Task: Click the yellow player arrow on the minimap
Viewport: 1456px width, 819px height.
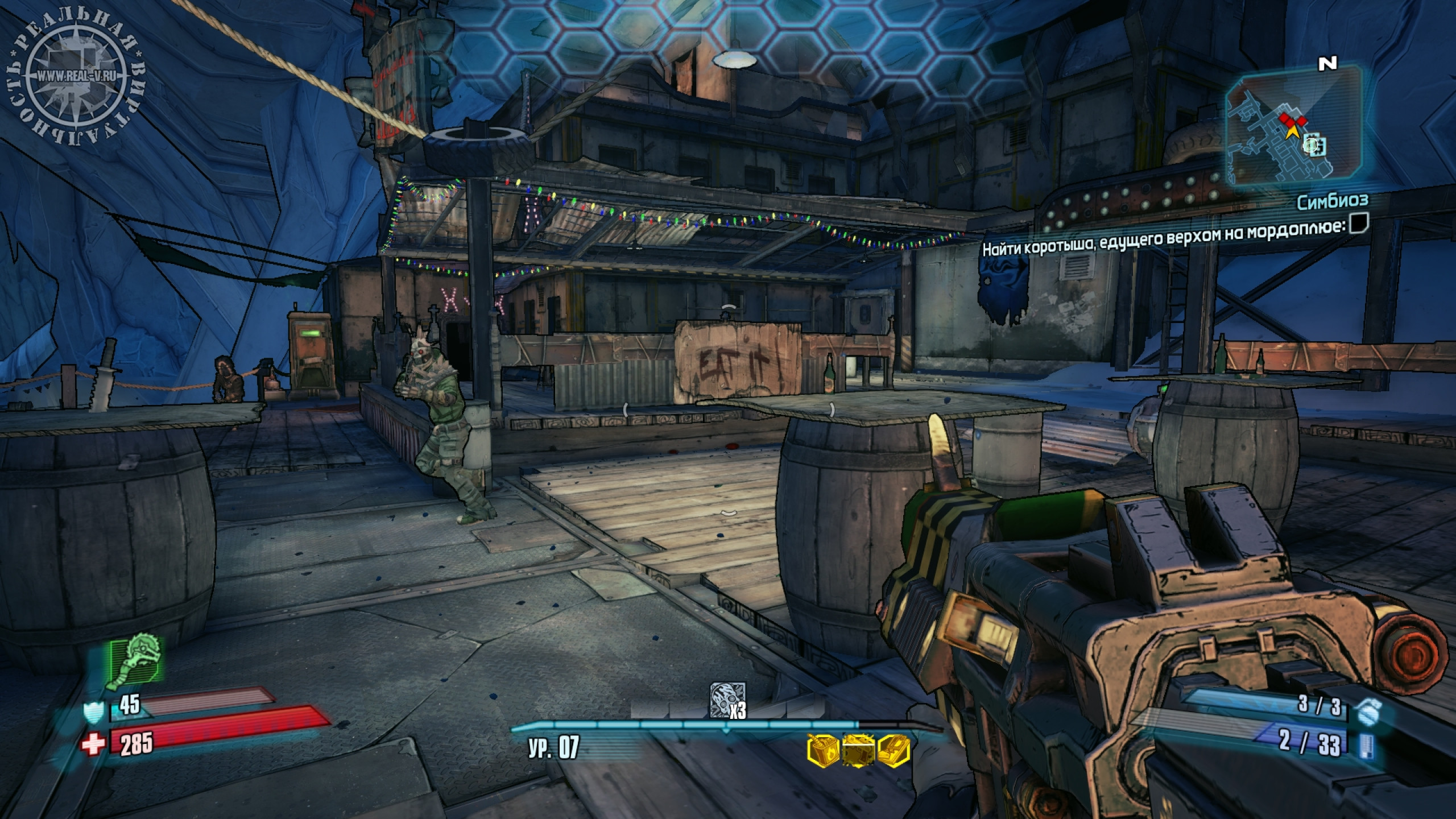Action: 1292,130
